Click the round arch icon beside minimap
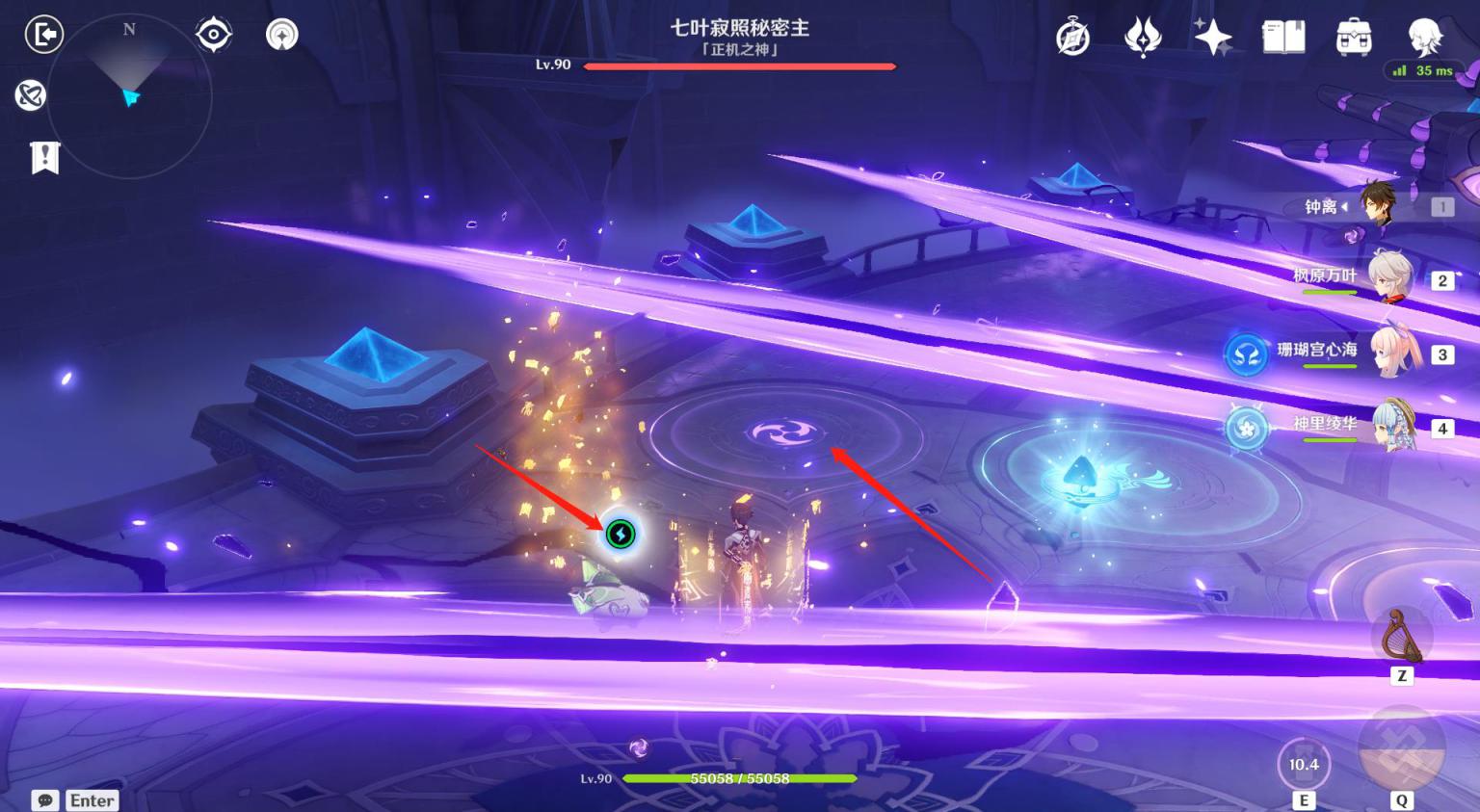Image resolution: width=1480 pixels, height=812 pixels. 281,35
